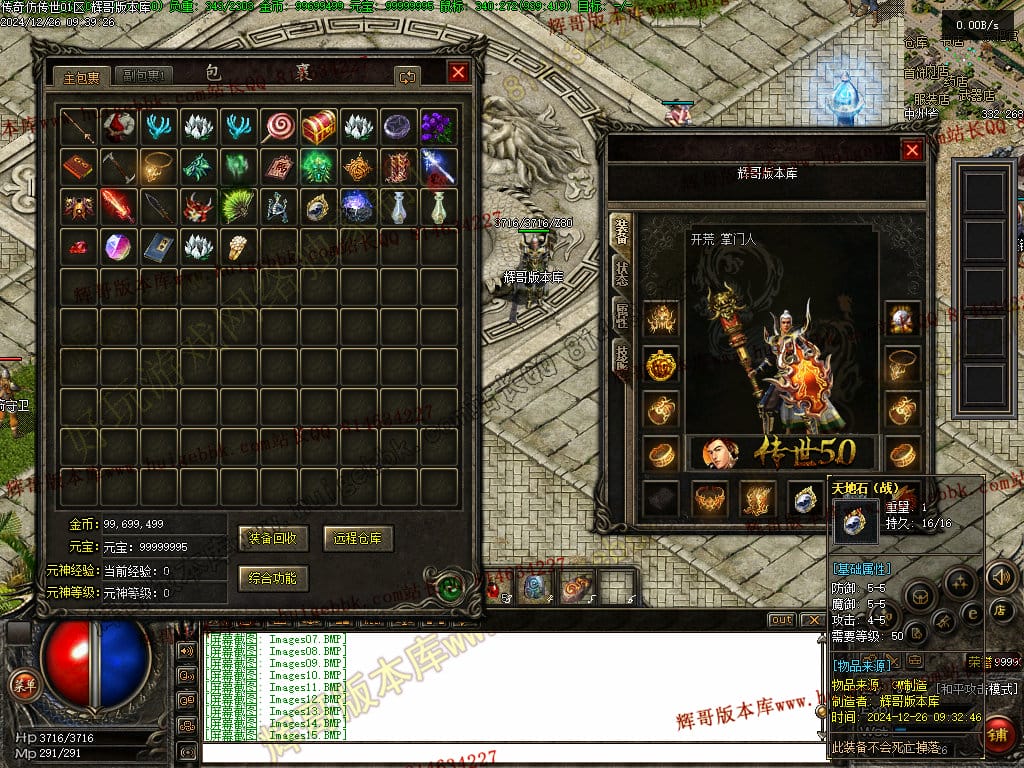Toggle the speaker sound button

click(999, 577)
